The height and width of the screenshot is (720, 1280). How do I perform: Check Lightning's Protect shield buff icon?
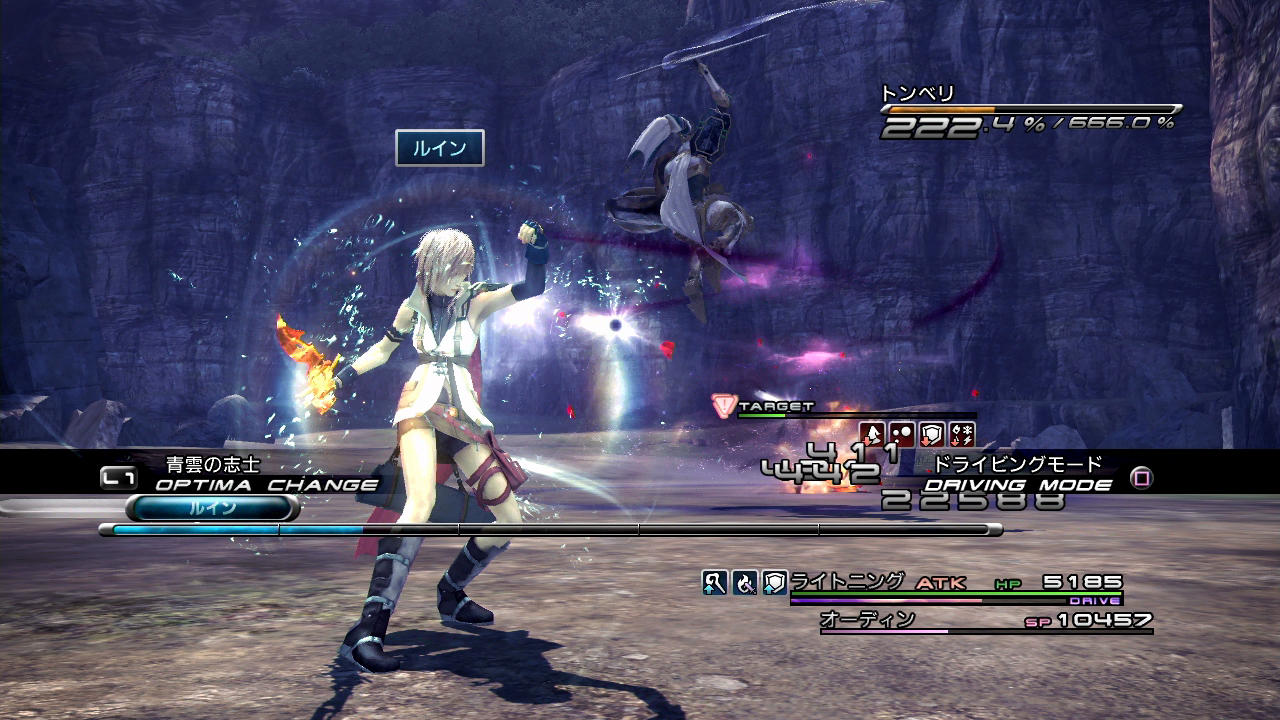pyautogui.click(x=775, y=582)
